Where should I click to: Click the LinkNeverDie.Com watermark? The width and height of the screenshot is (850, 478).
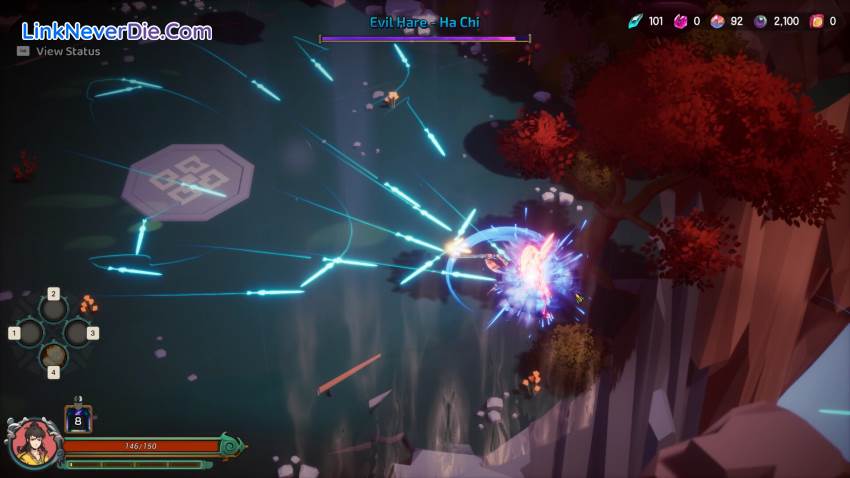click(x=115, y=31)
